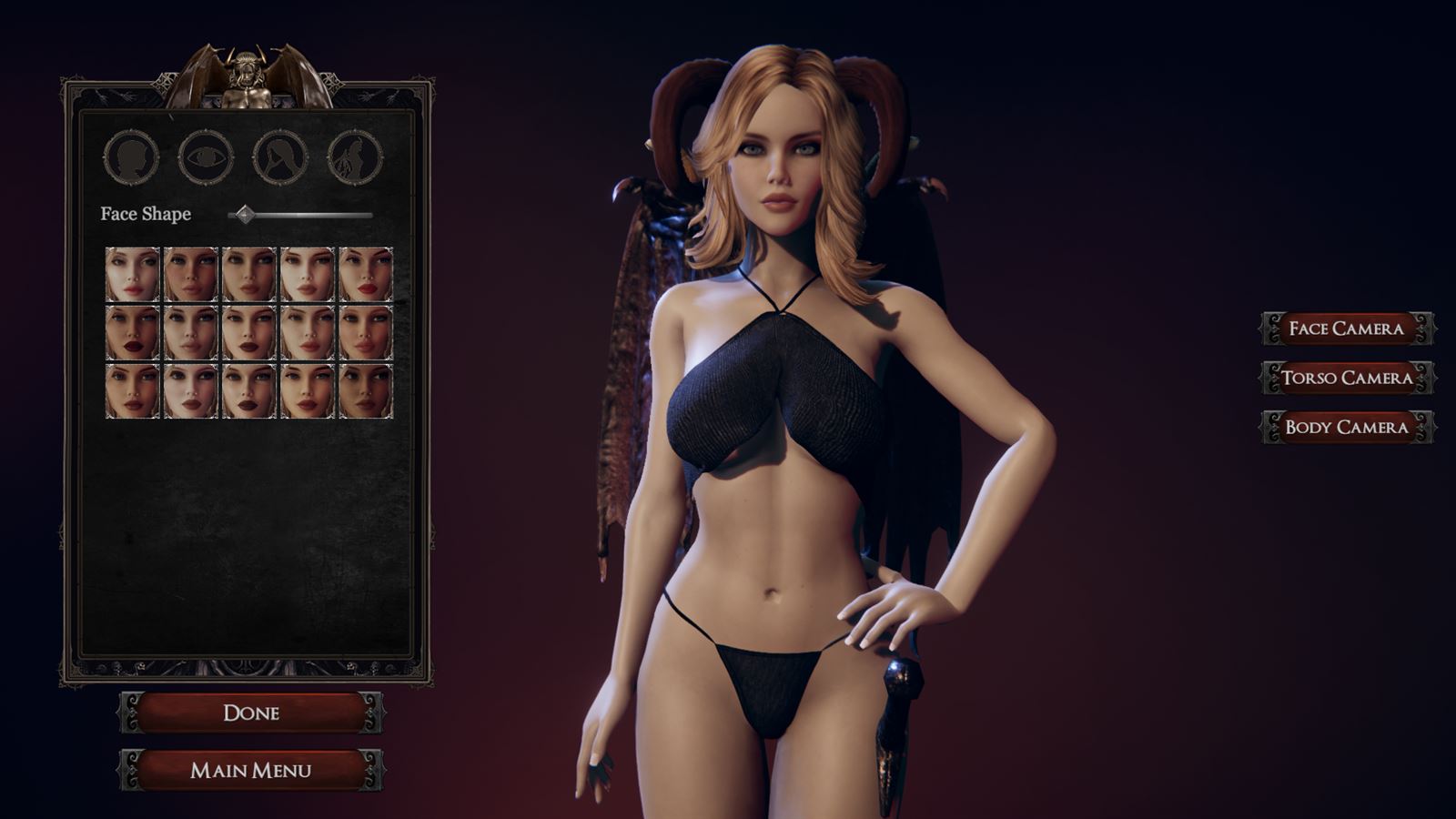Select the last face preset in bottom row
This screenshot has width=1456, height=819.
363,391
